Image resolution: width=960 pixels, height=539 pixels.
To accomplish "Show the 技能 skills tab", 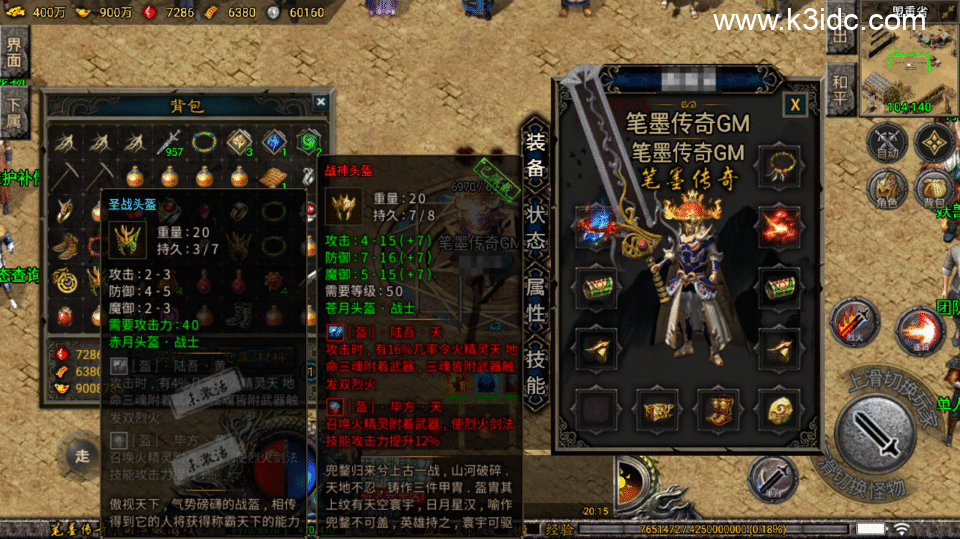I will [536, 371].
